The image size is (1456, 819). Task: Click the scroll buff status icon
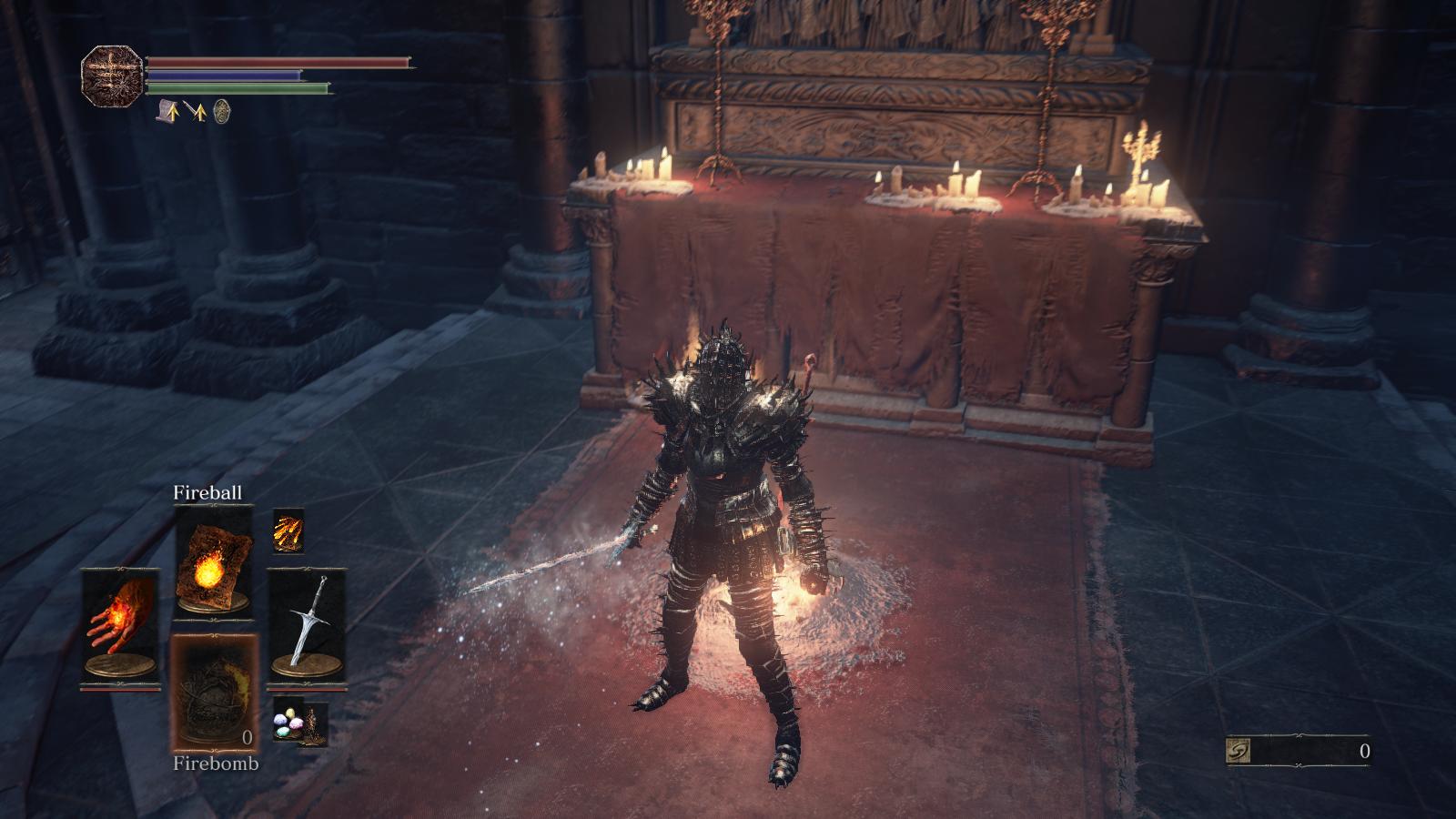tap(166, 112)
